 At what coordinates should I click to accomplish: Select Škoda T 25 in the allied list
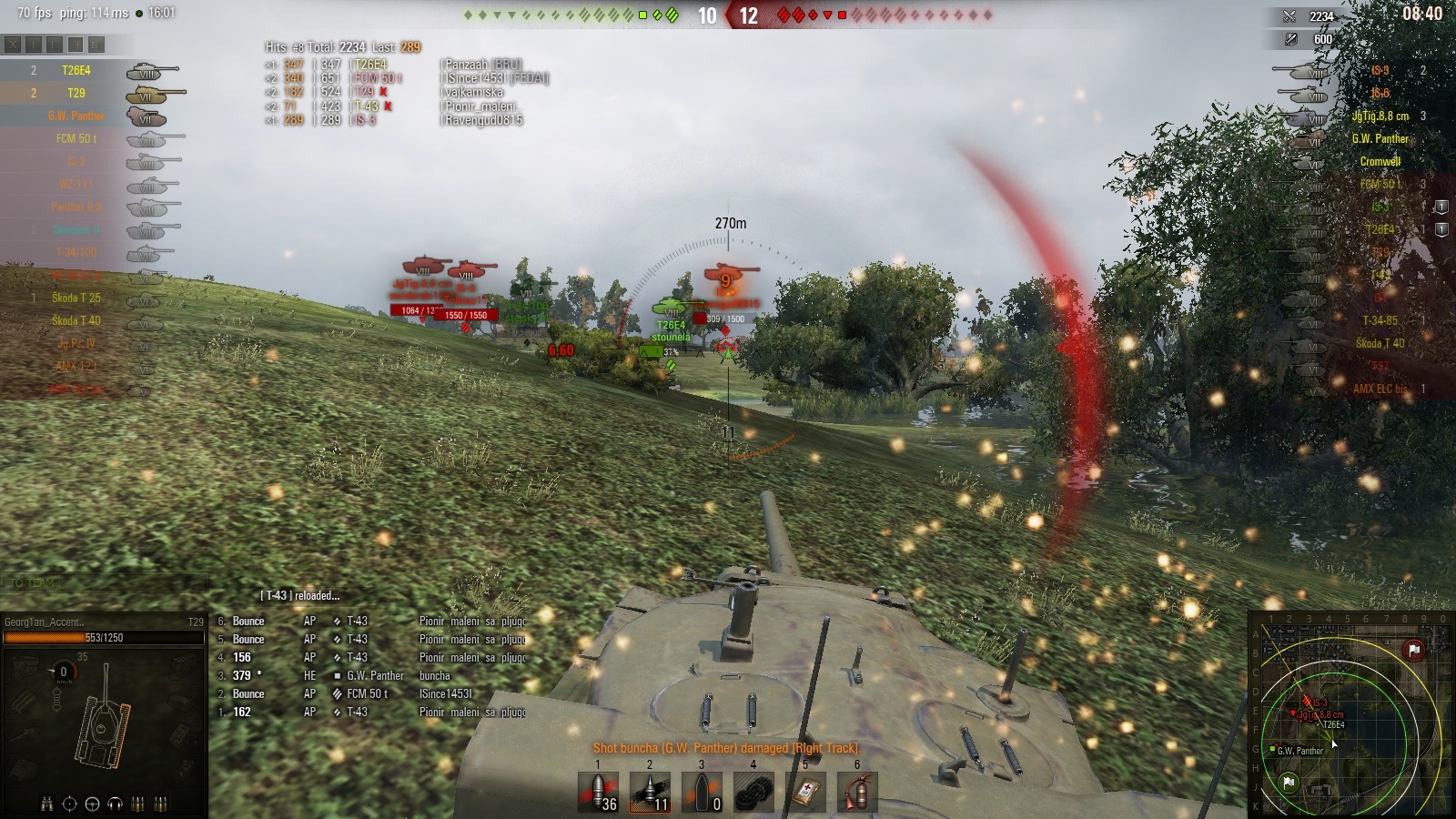pos(76,298)
